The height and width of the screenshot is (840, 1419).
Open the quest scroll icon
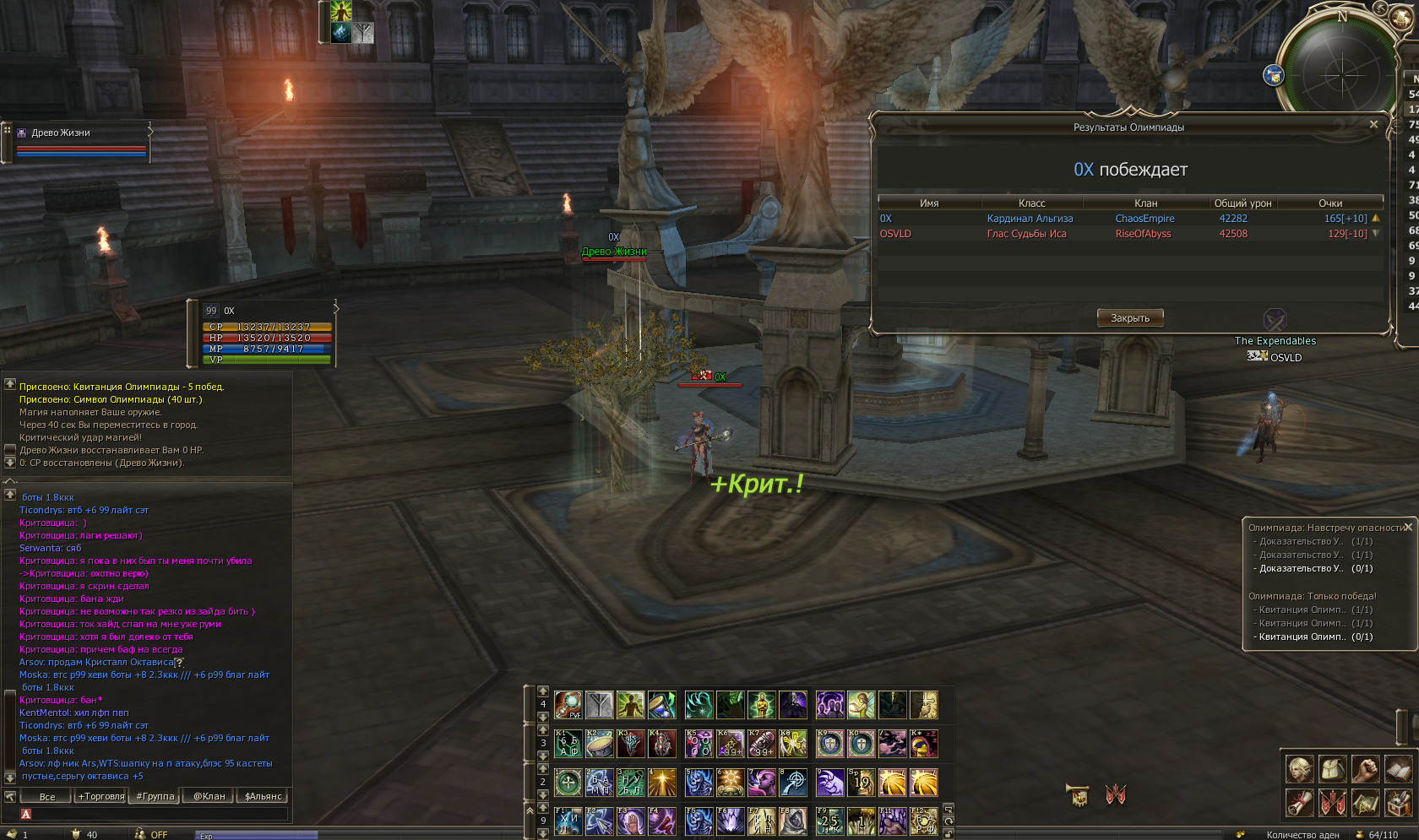[1300, 802]
